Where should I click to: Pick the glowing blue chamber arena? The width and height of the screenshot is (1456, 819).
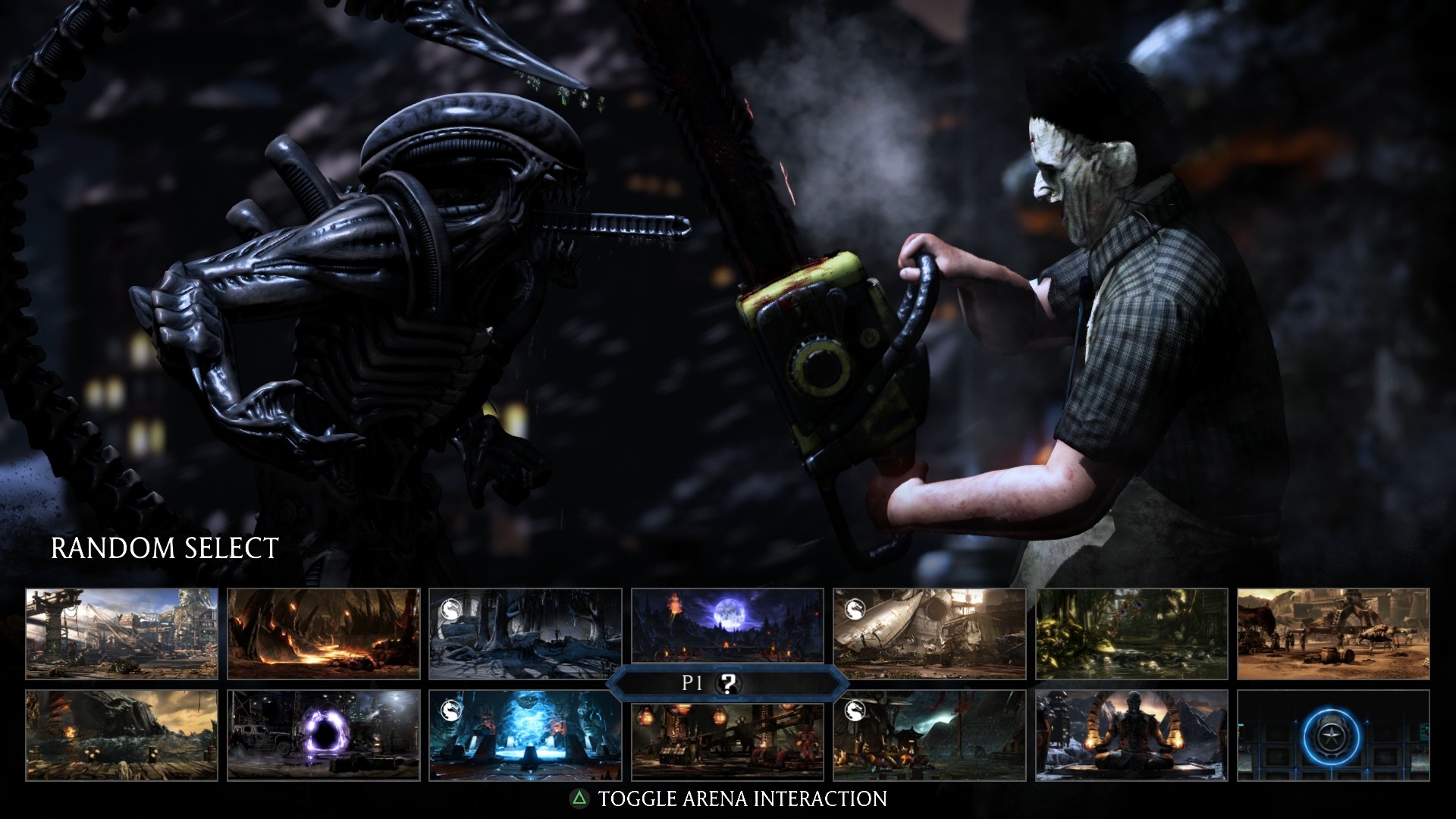tap(525, 735)
